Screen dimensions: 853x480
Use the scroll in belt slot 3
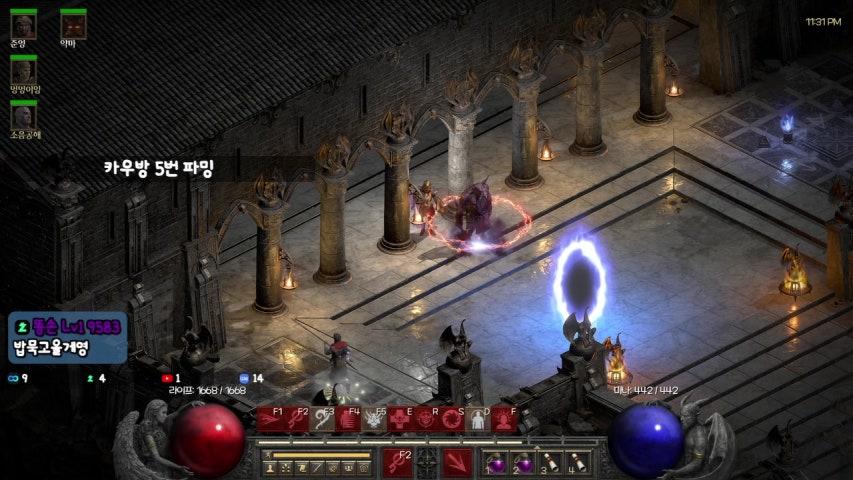pyautogui.click(x=549, y=463)
